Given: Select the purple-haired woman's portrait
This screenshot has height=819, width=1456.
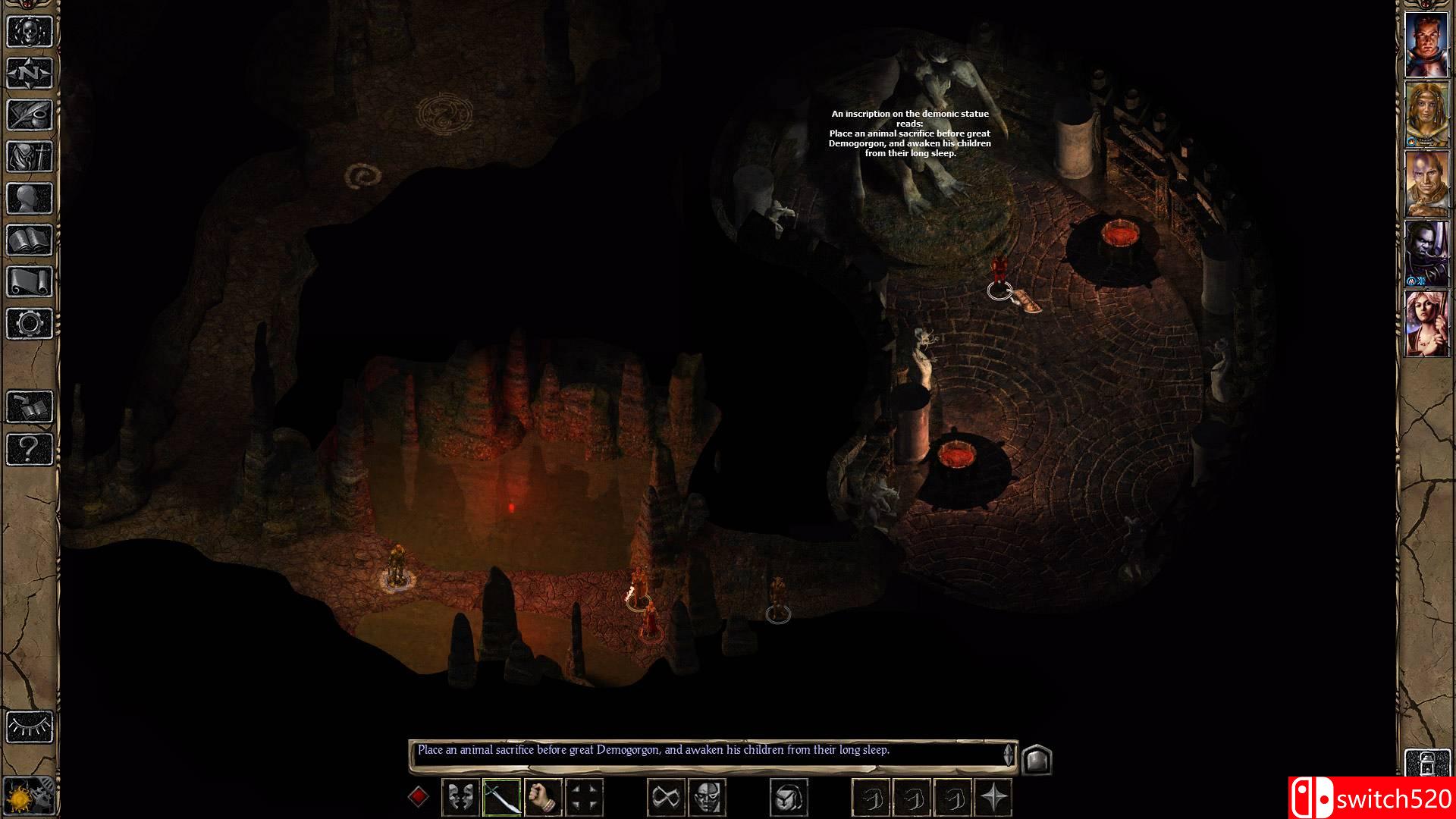Looking at the screenshot, I should point(1426,324).
